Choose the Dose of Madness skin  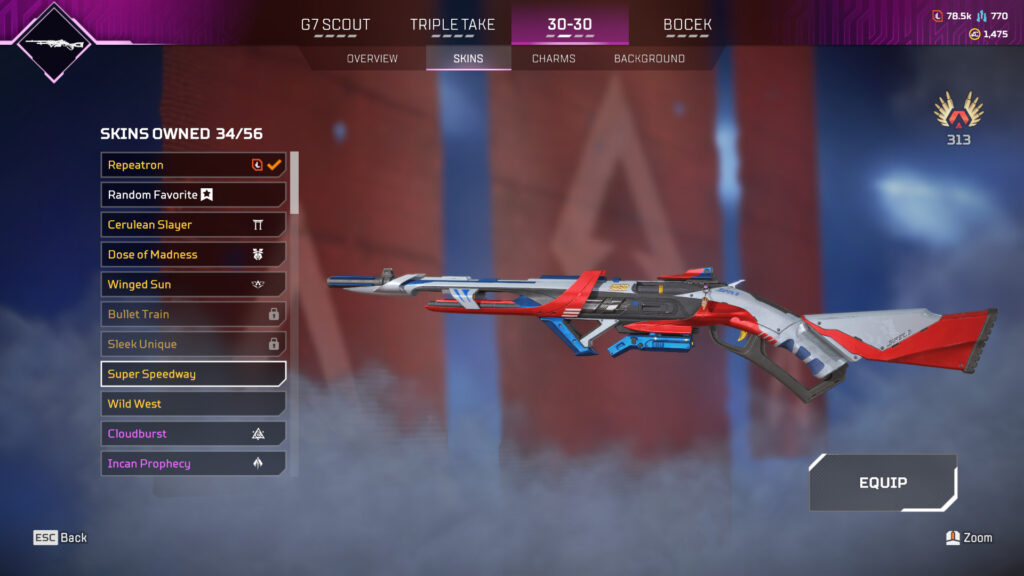[193, 255]
